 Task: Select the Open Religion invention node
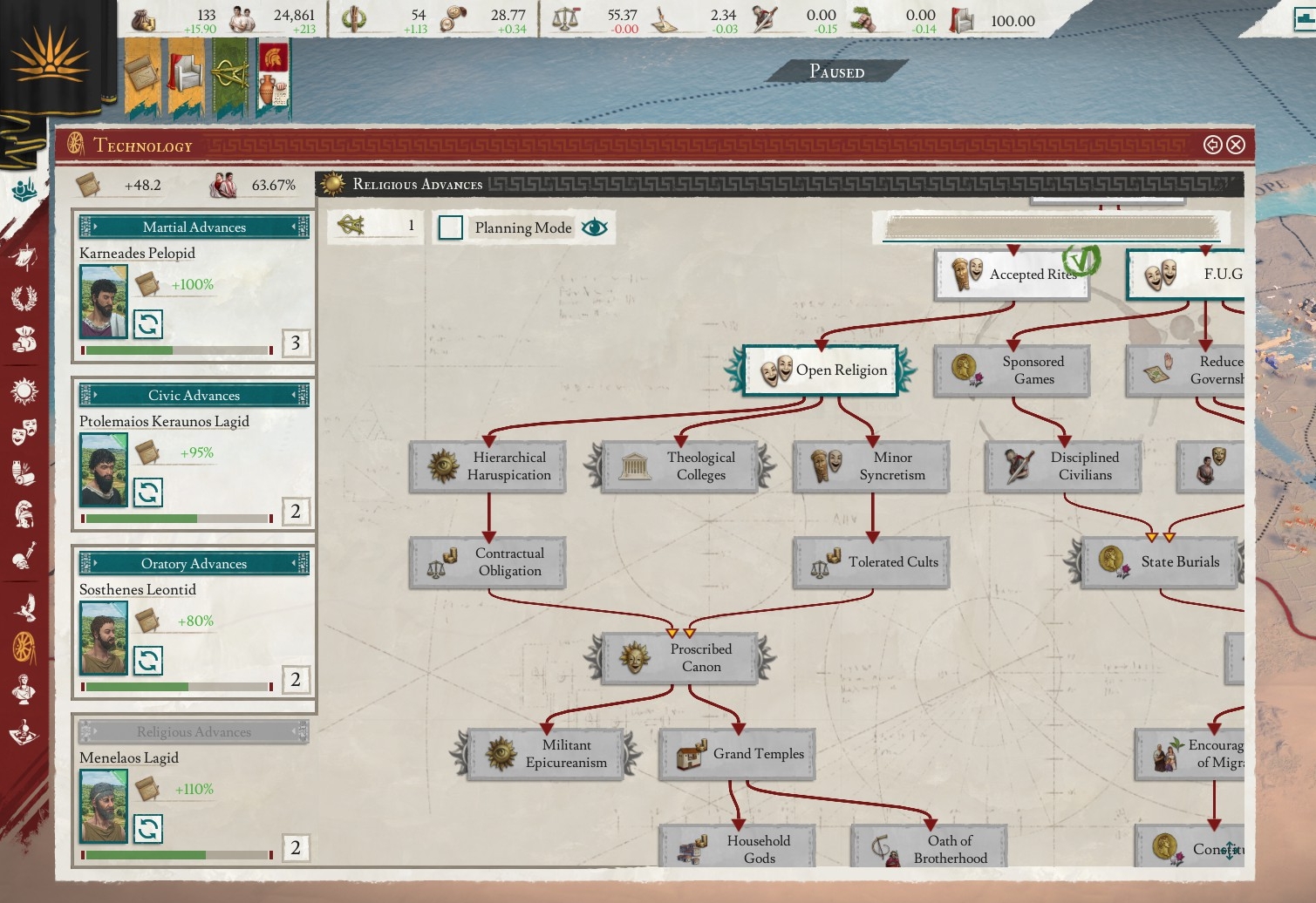click(820, 370)
